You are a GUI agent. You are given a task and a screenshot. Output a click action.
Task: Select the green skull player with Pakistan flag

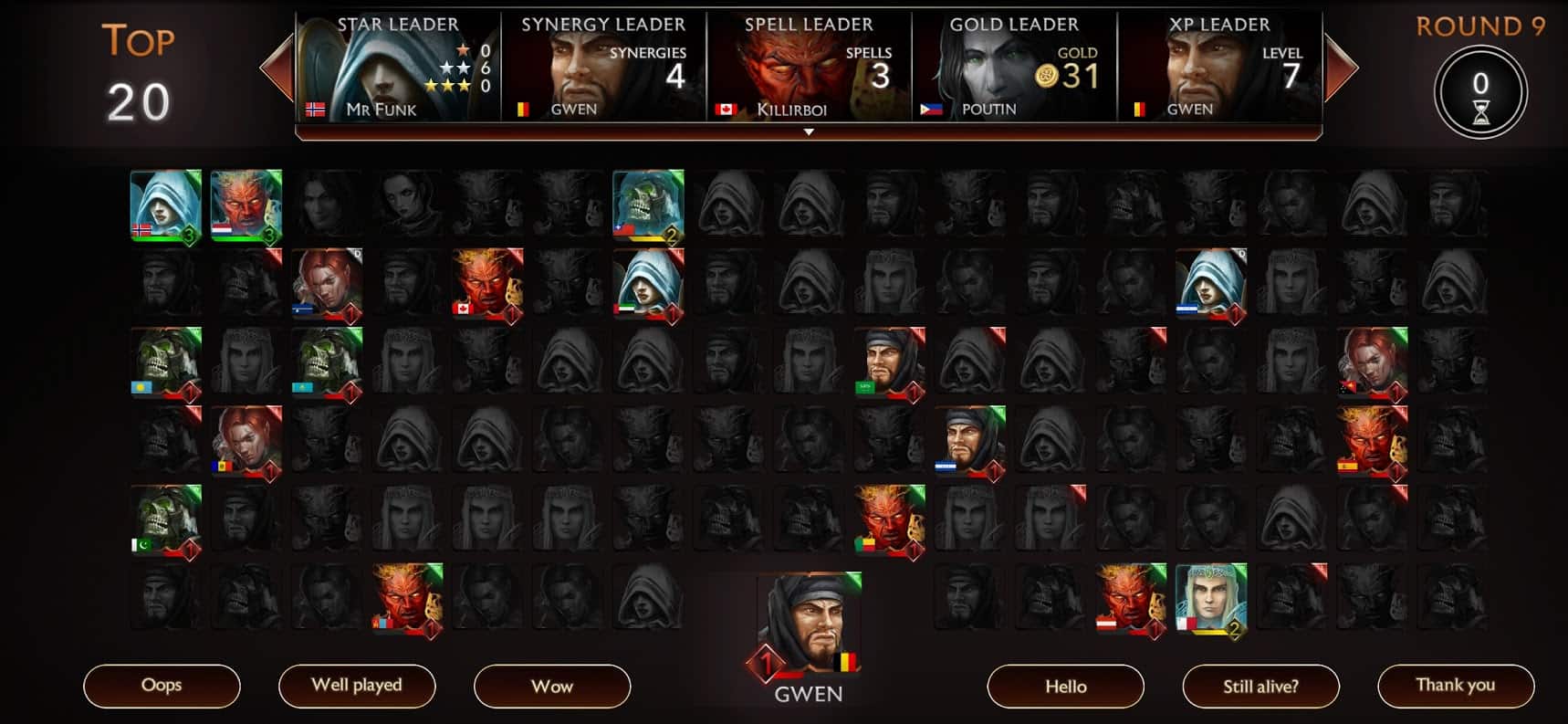[x=165, y=520]
